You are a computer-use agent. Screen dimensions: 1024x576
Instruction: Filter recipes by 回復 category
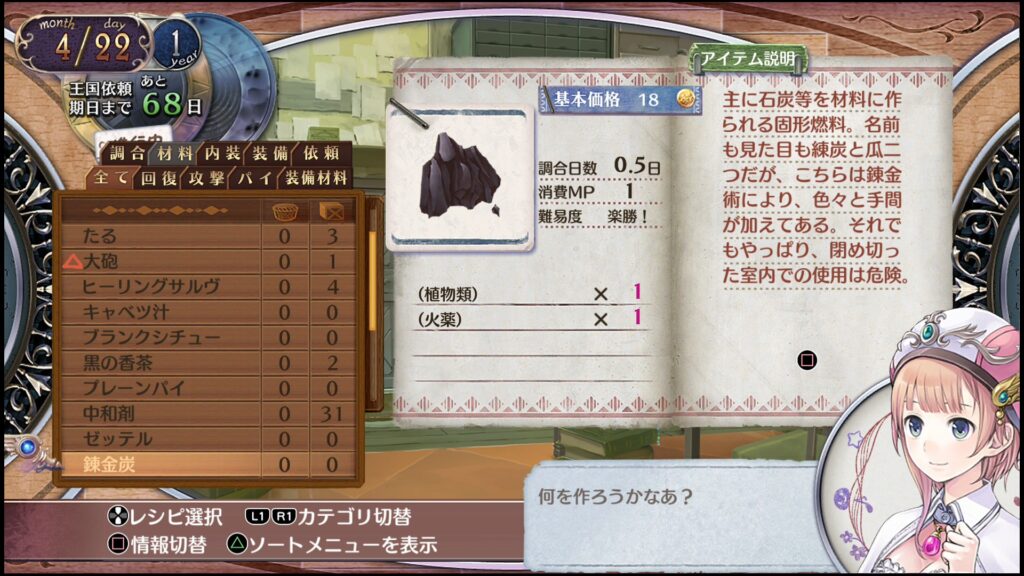158,179
